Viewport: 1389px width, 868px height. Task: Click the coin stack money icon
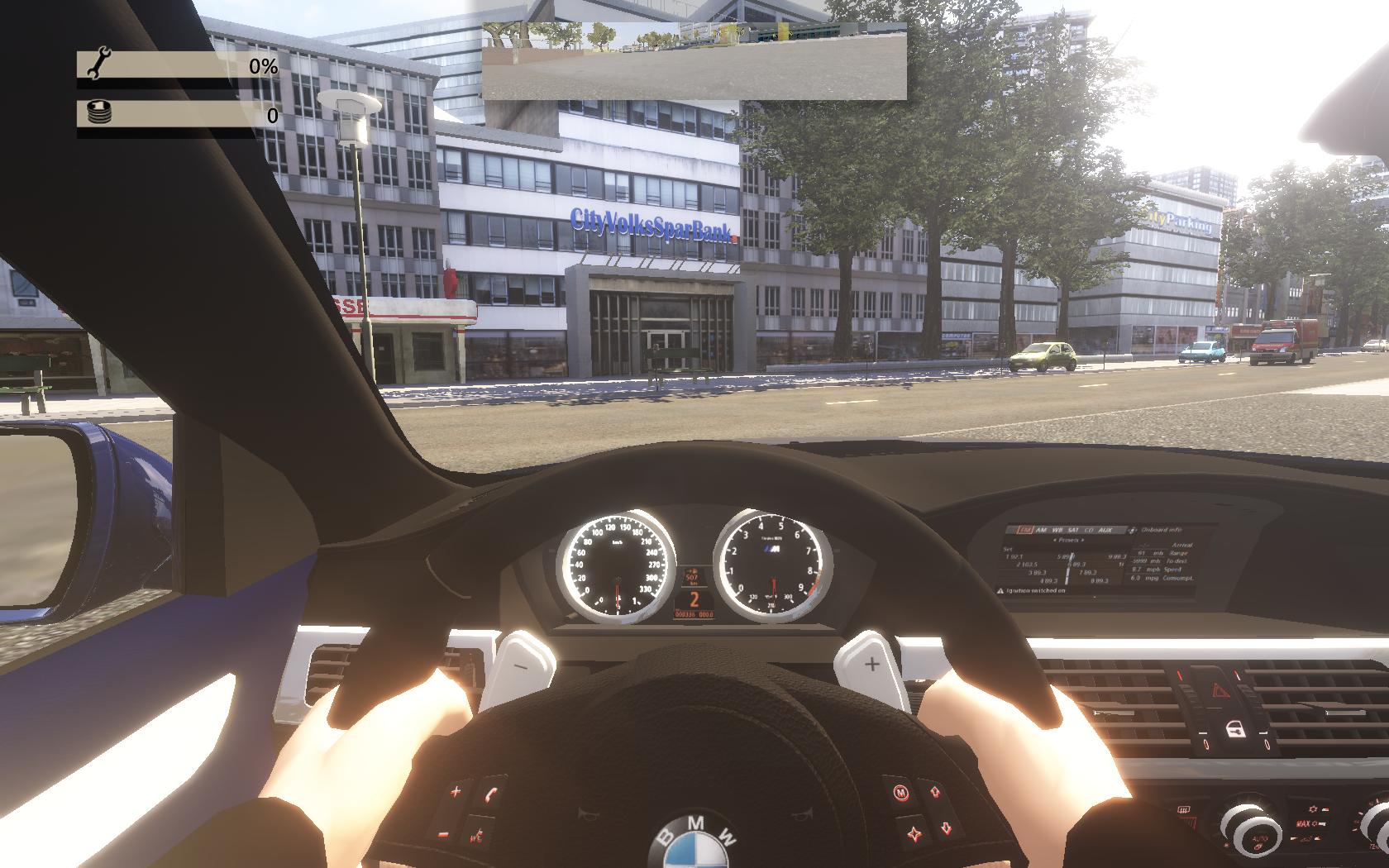pos(98,113)
